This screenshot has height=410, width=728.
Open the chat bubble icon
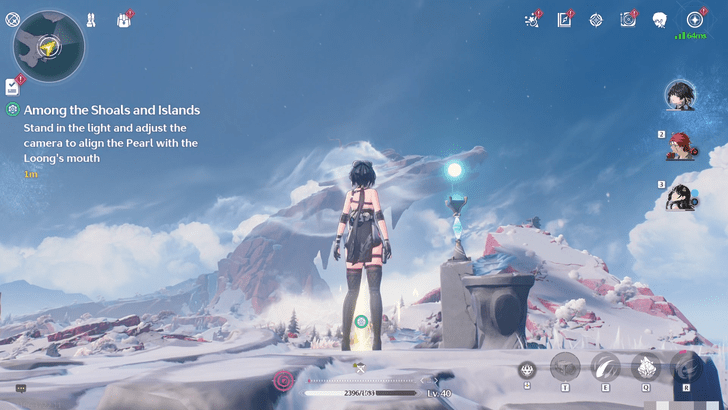[21, 388]
